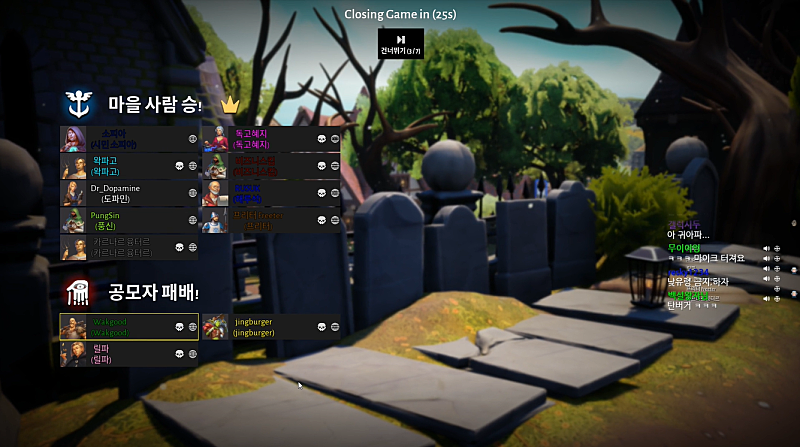Open the globe icon beside jingburger
The height and width of the screenshot is (447, 800).
point(335,326)
